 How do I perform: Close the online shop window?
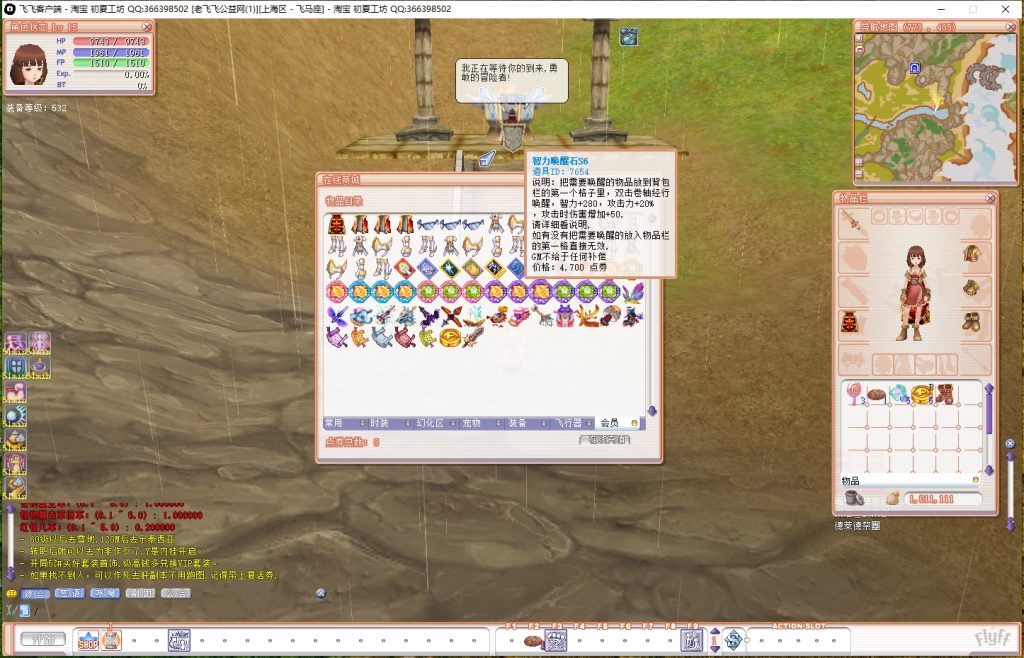coord(653,179)
